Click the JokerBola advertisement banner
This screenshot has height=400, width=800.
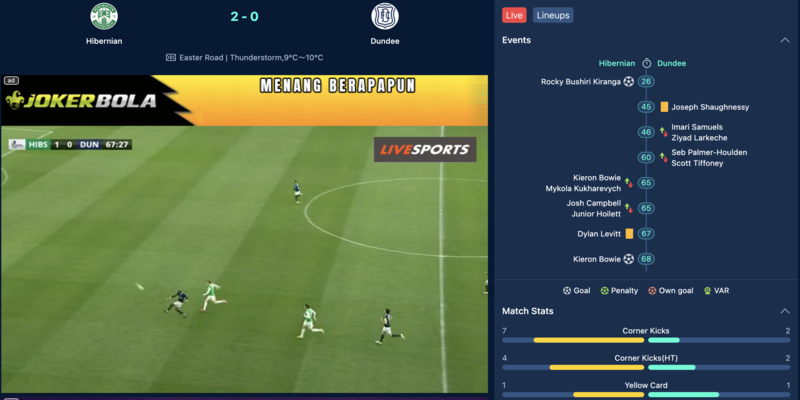(x=244, y=100)
